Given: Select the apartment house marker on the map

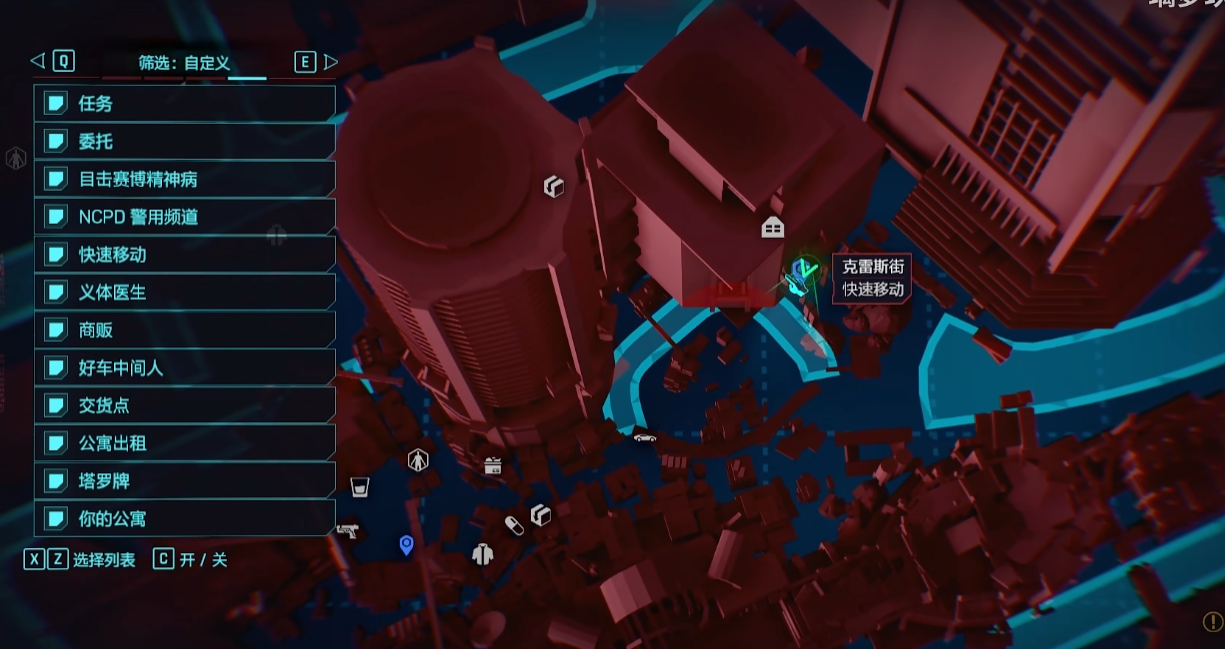Looking at the screenshot, I should (x=772, y=228).
